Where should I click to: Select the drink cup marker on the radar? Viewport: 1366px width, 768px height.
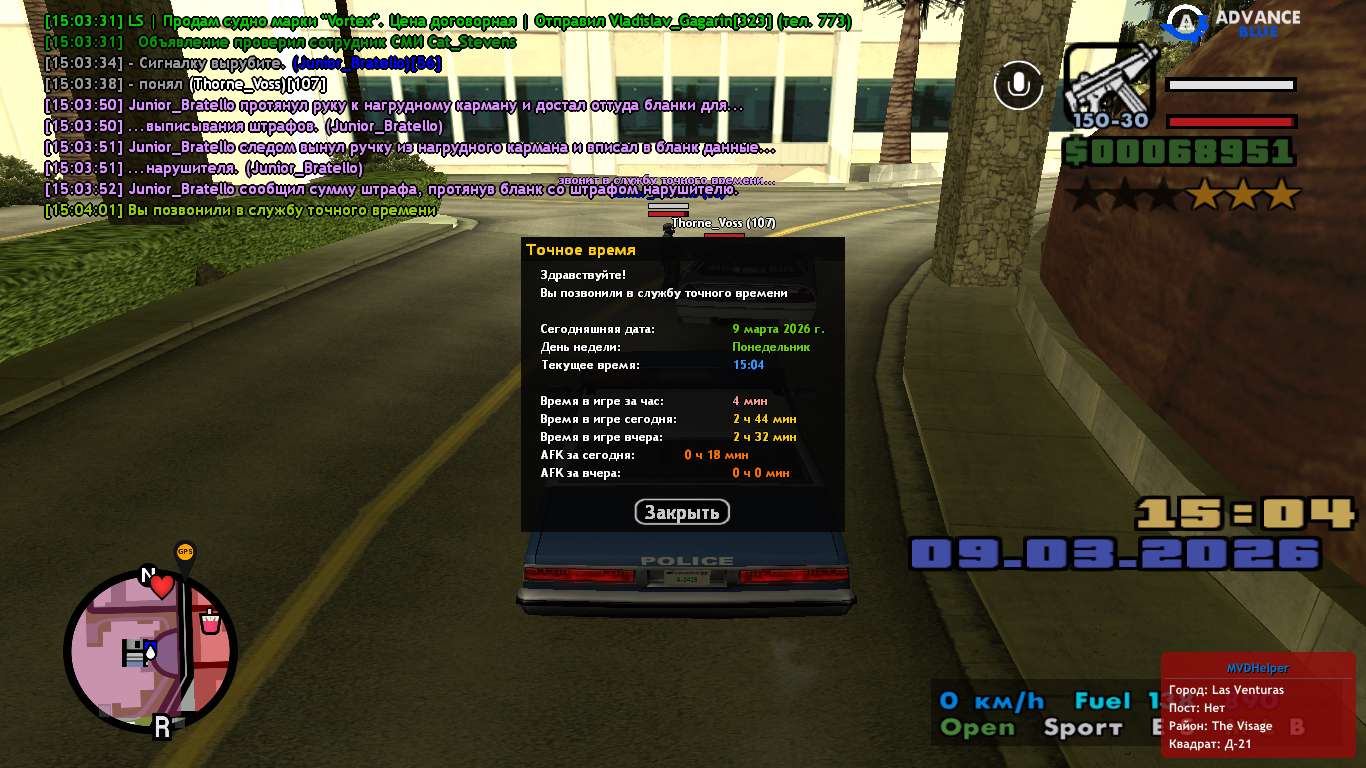[210, 622]
